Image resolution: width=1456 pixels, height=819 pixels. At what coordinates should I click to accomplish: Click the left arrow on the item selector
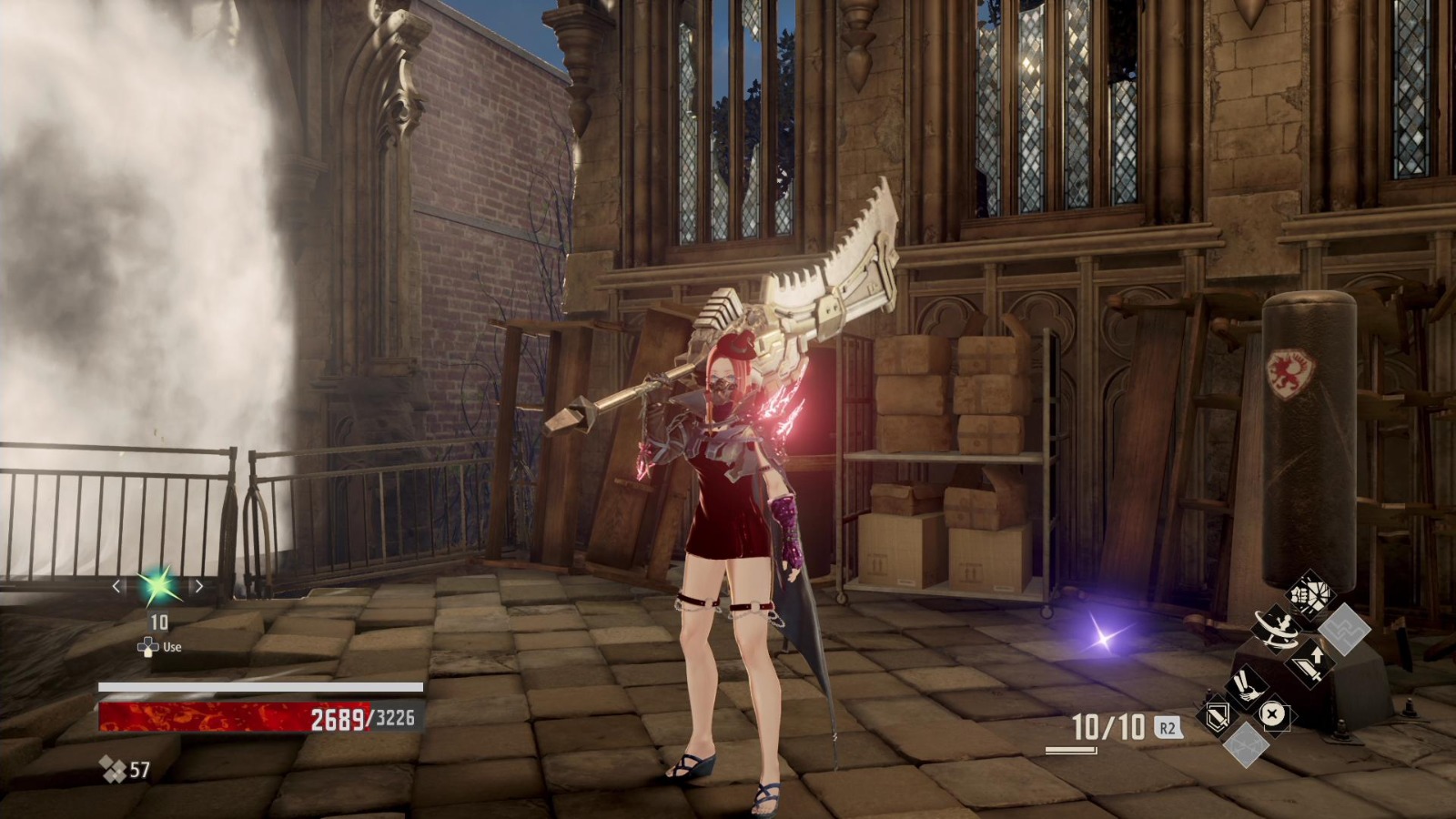tap(116, 586)
